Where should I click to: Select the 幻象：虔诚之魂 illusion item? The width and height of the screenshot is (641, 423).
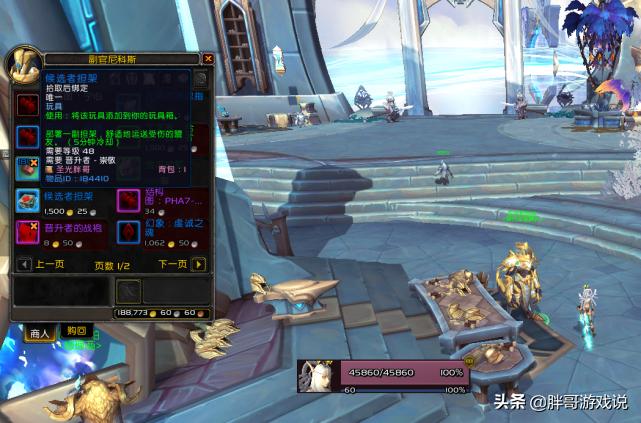(128, 232)
